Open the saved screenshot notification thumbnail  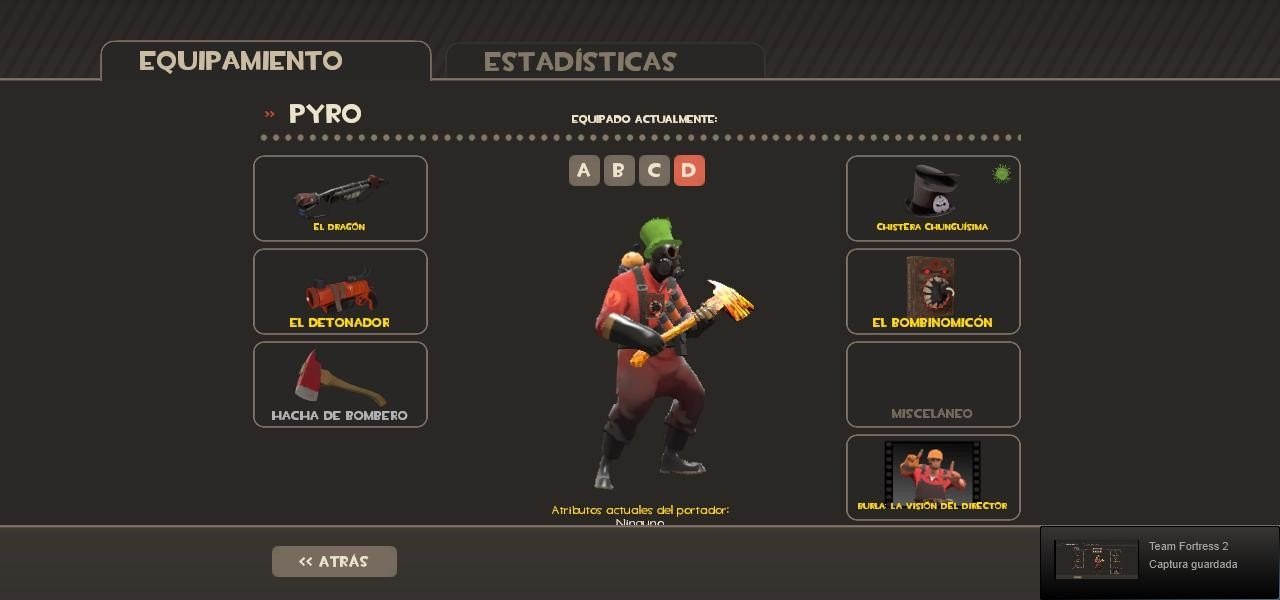coord(1096,560)
